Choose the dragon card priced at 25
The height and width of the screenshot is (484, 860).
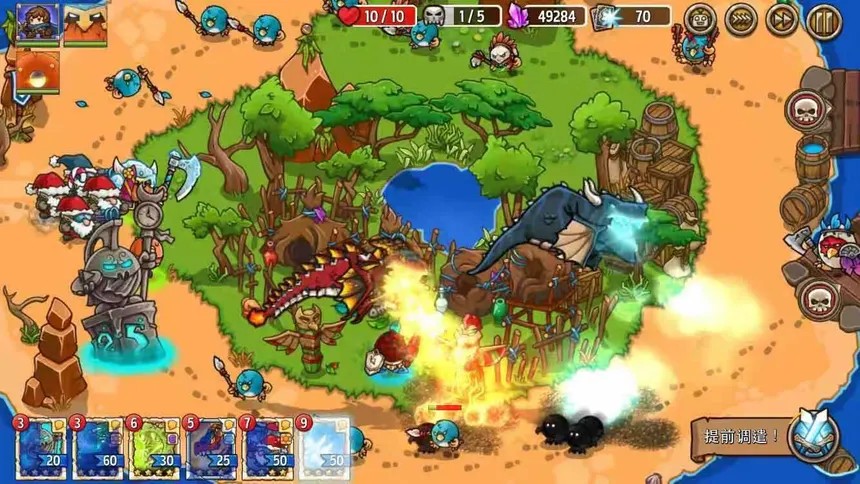point(212,449)
